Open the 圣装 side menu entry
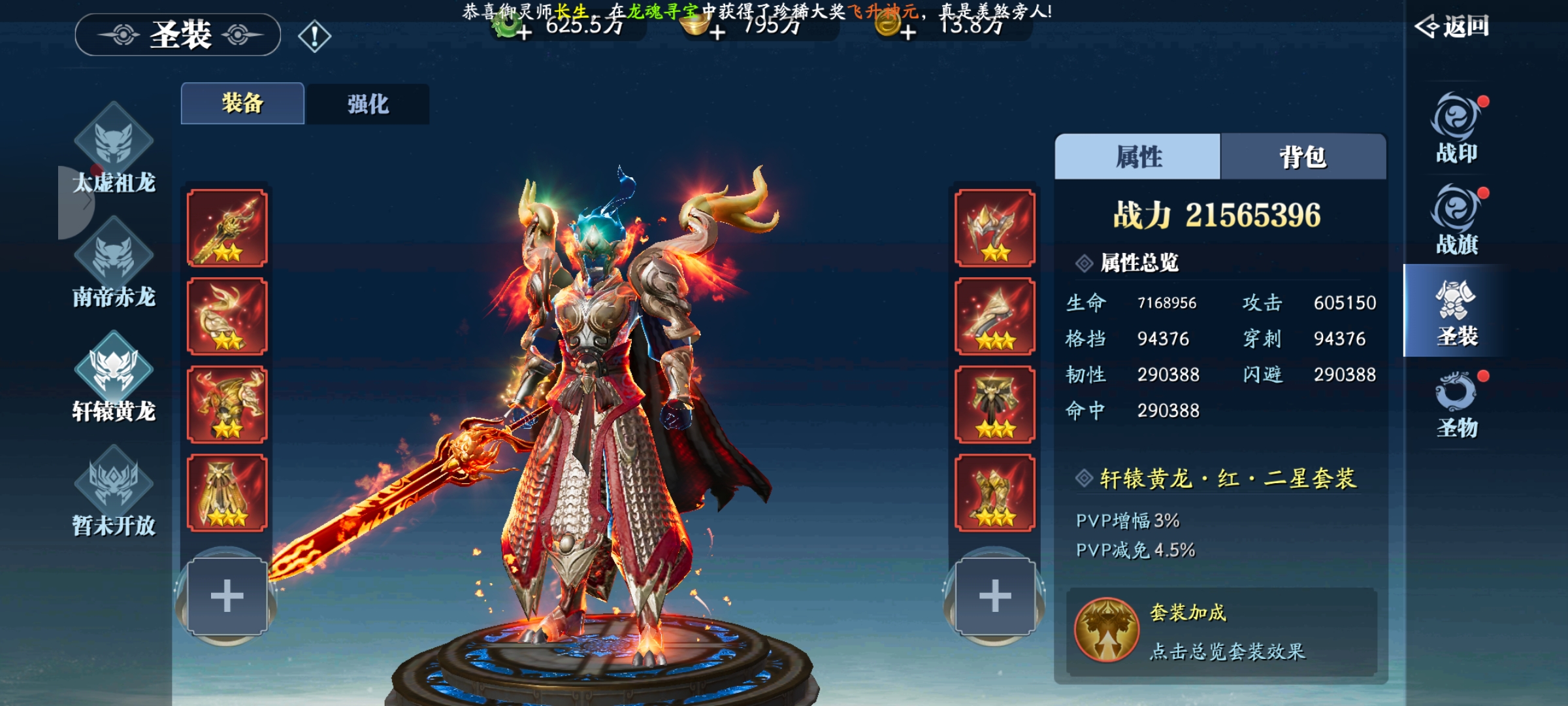Image resolution: width=1568 pixels, height=706 pixels. coord(1456,312)
